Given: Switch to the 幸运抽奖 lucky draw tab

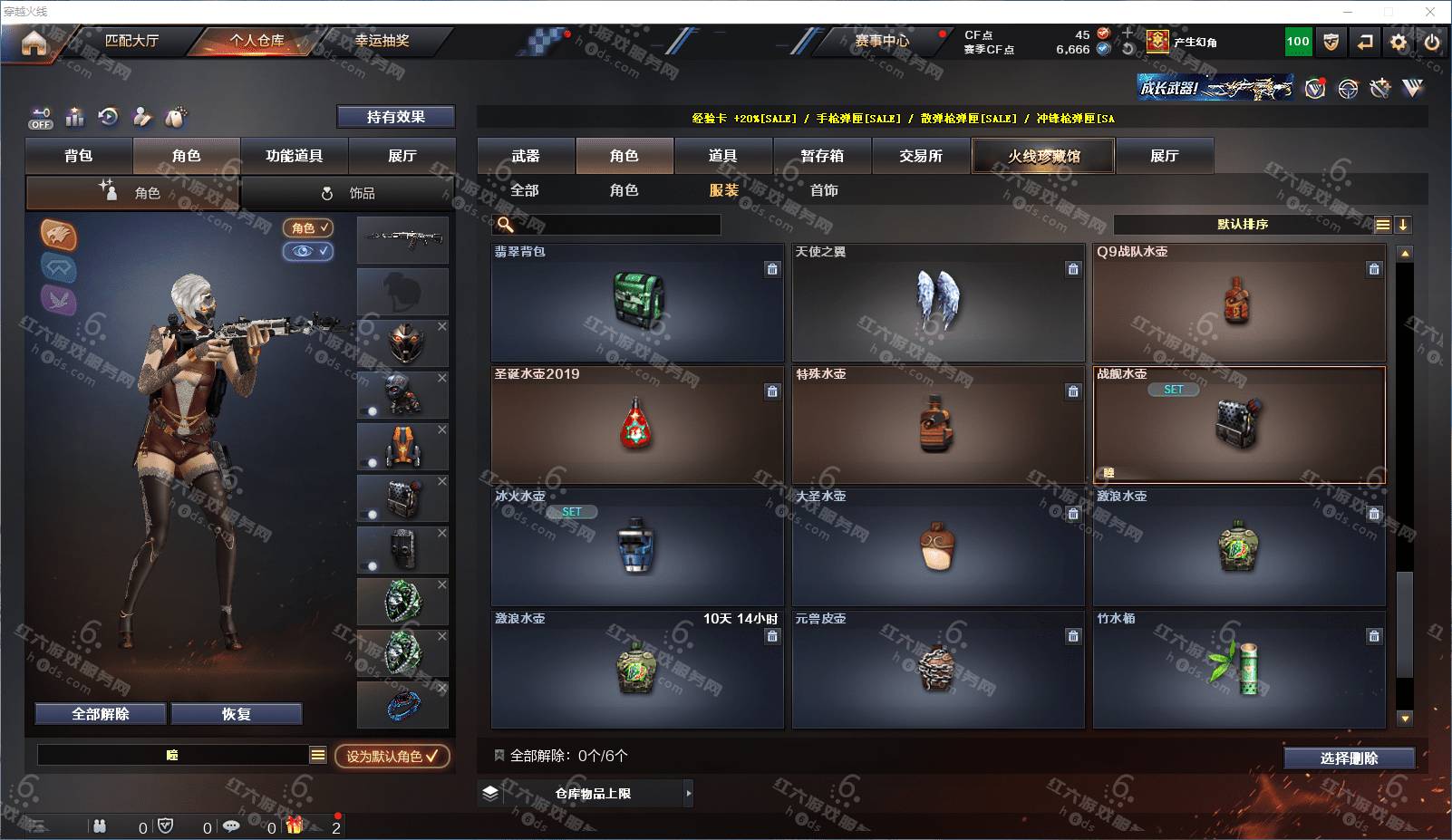Looking at the screenshot, I should 382,41.
